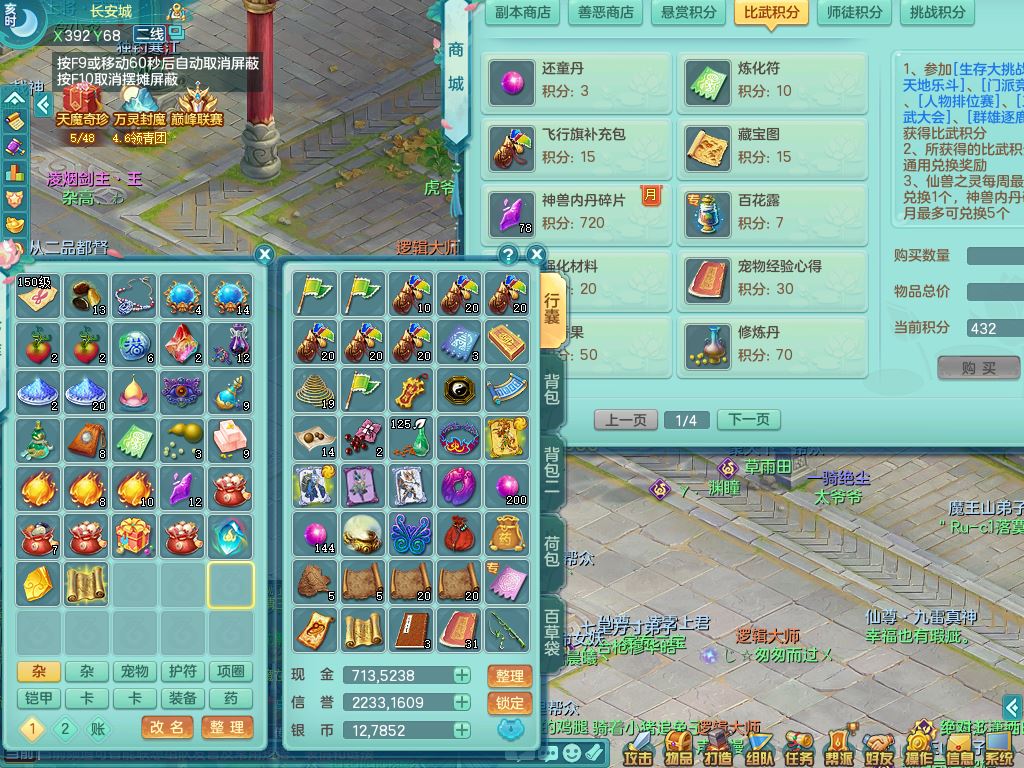Open the 善恶商店 tab
The width and height of the screenshot is (1024, 768).
(605, 12)
